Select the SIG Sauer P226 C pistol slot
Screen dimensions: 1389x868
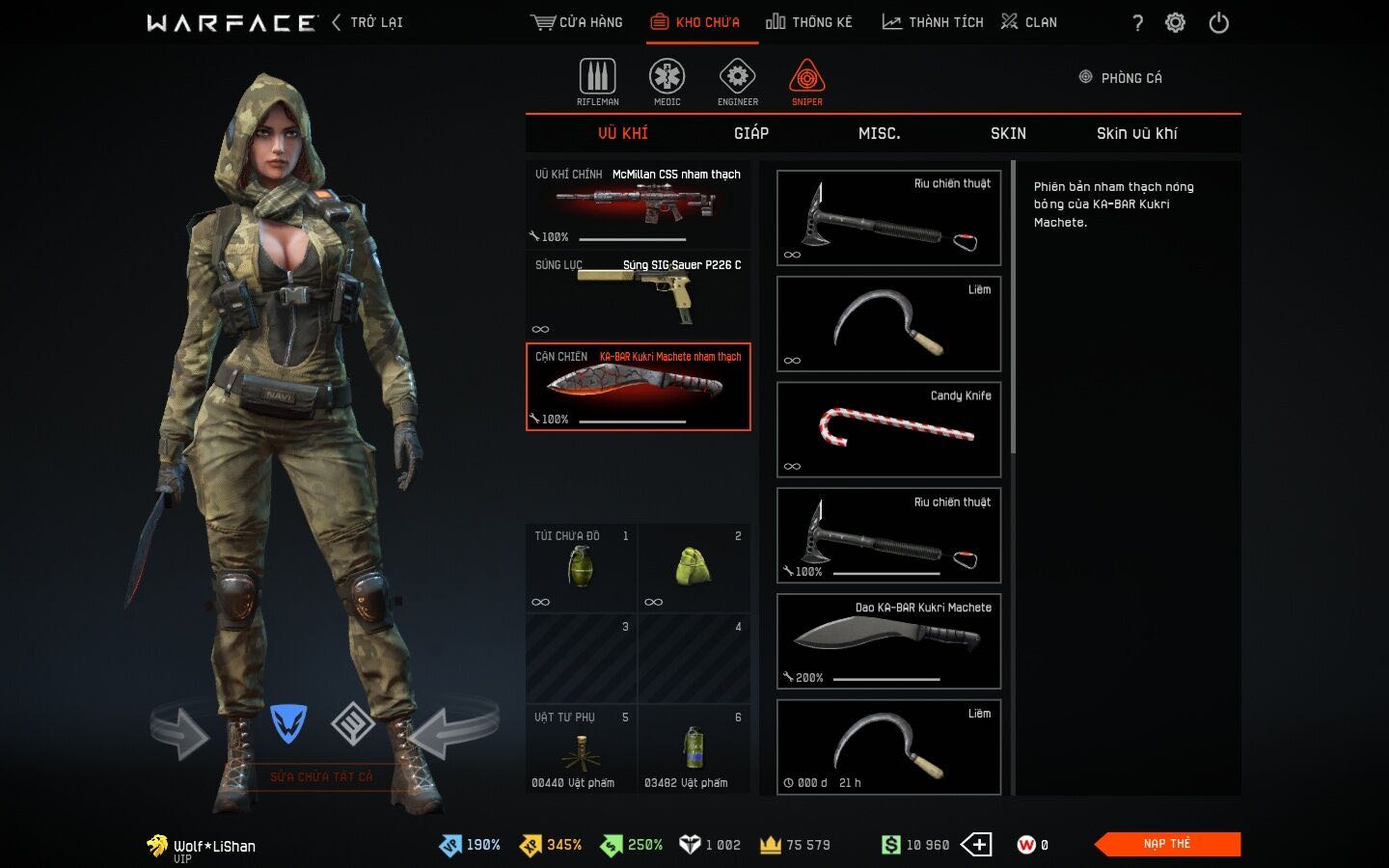(x=638, y=295)
